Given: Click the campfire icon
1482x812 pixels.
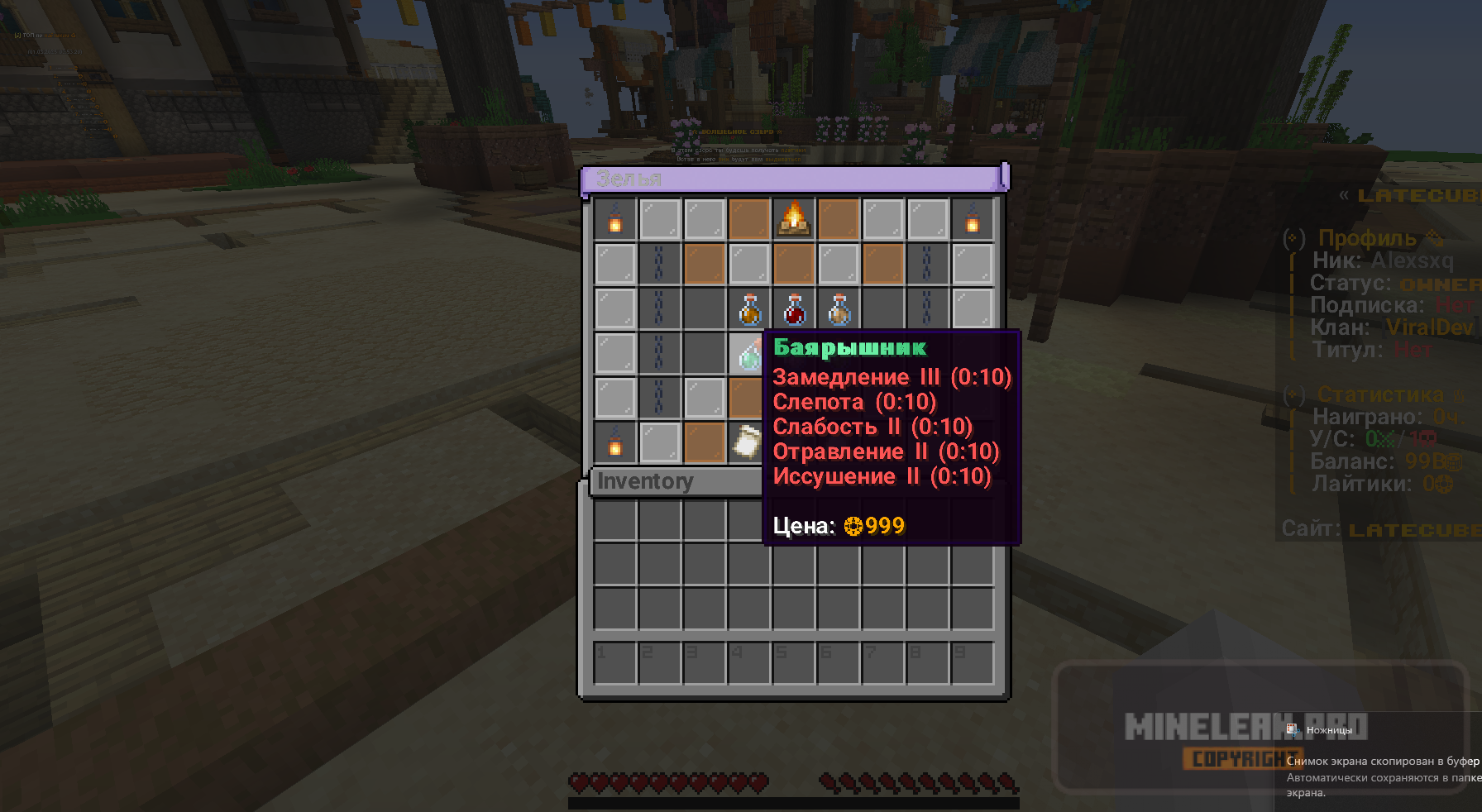Looking at the screenshot, I should 794,219.
